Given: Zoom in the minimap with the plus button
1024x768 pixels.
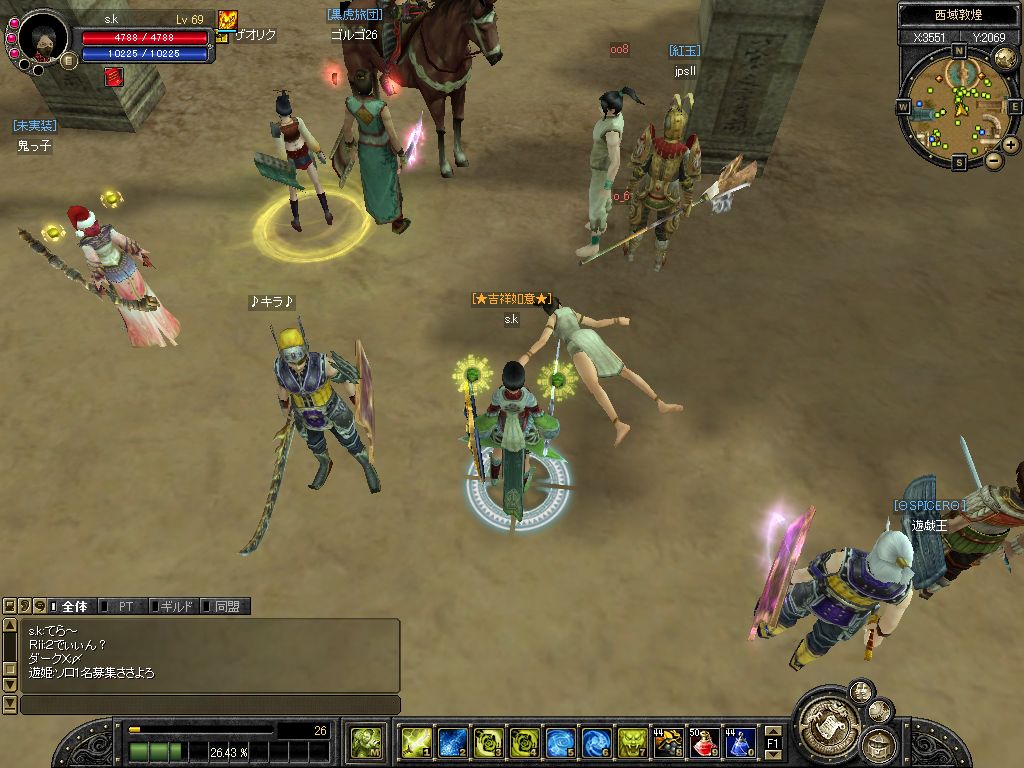Looking at the screenshot, I should (x=1011, y=145).
